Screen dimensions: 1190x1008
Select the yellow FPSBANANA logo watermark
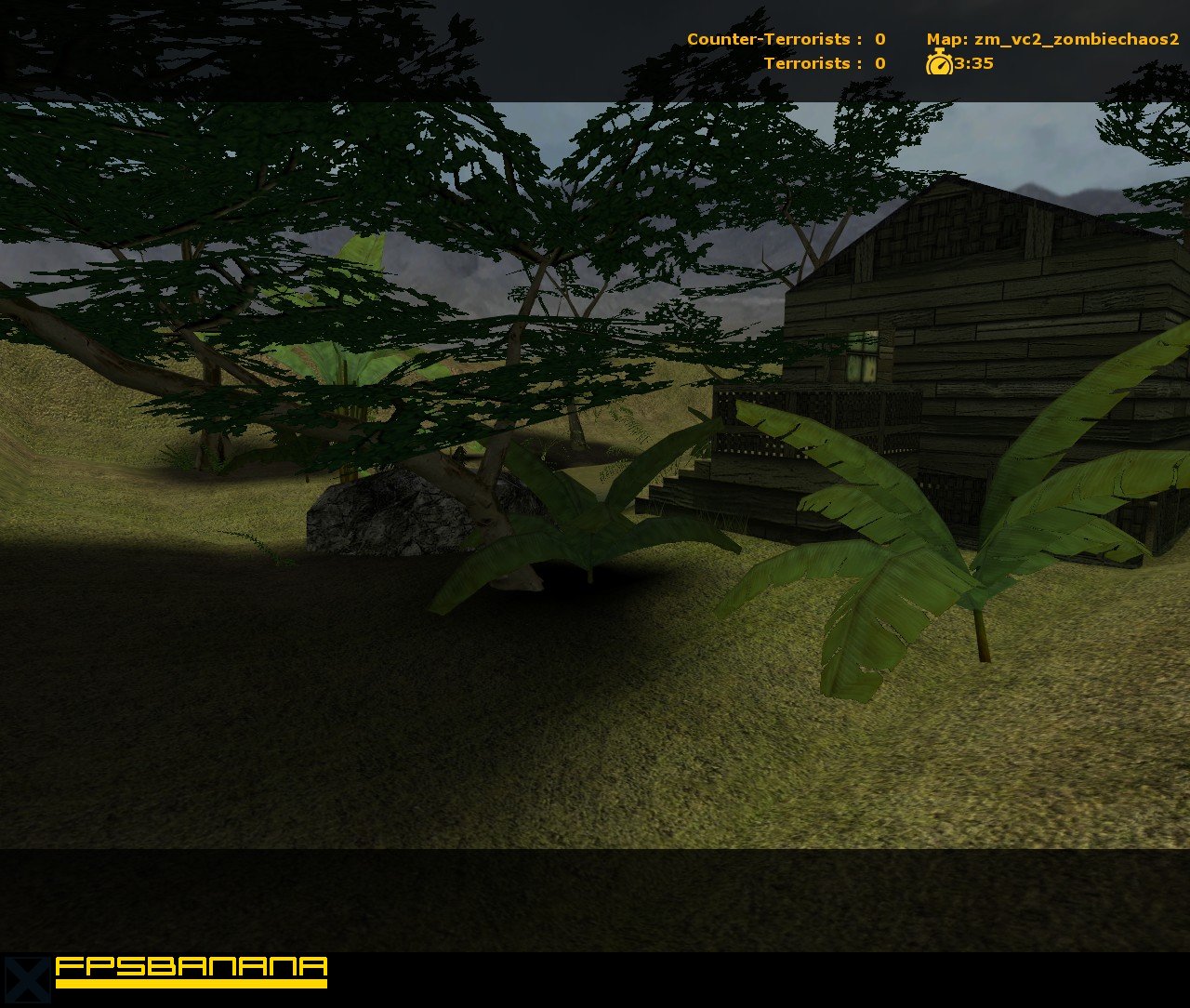click(191, 969)
